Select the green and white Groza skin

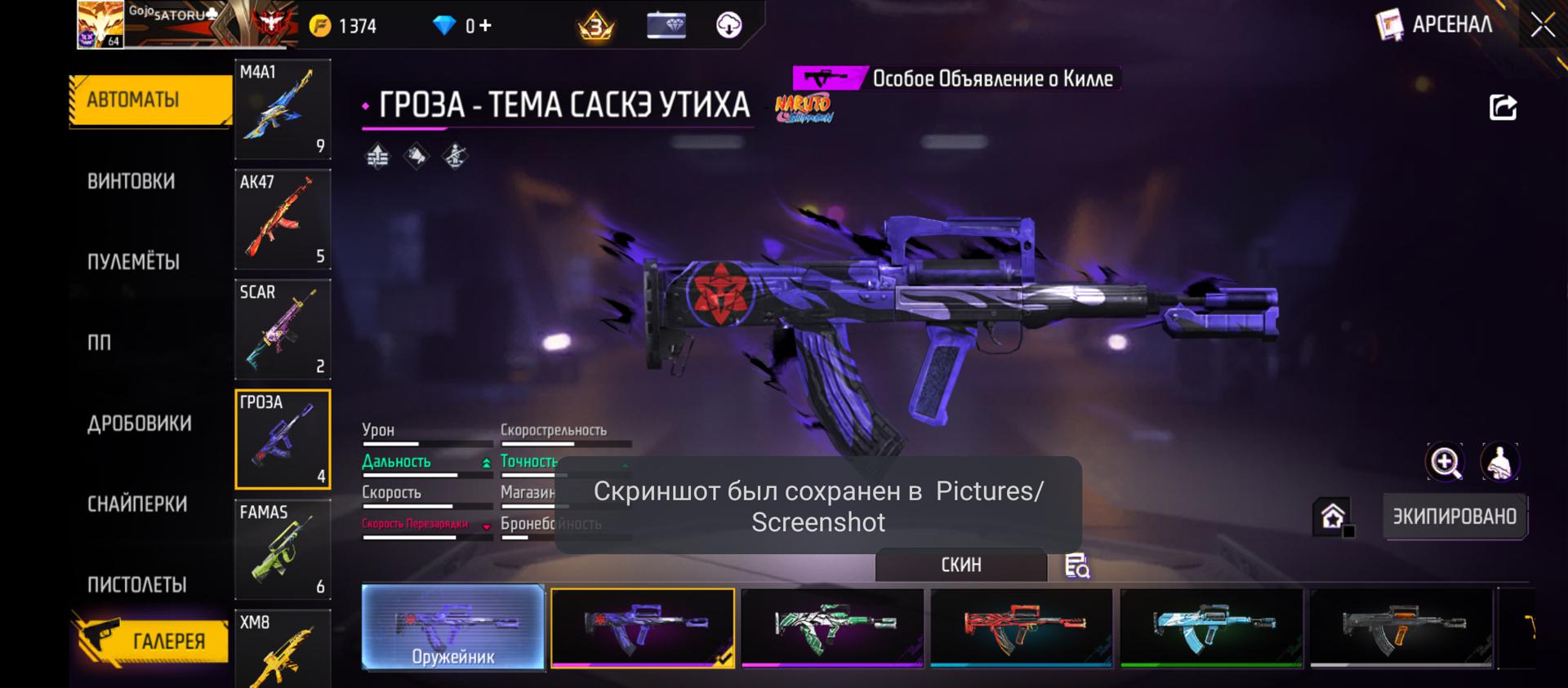(x=832, y=627)
